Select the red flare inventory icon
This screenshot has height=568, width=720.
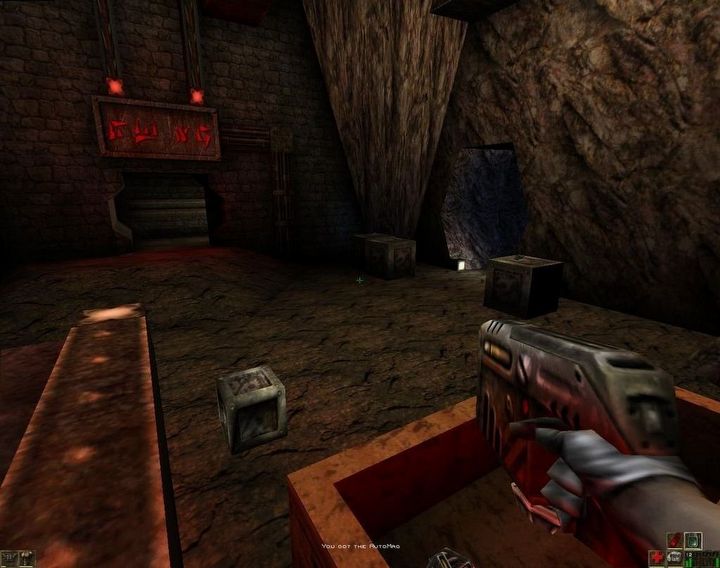(x=675, y=541)
